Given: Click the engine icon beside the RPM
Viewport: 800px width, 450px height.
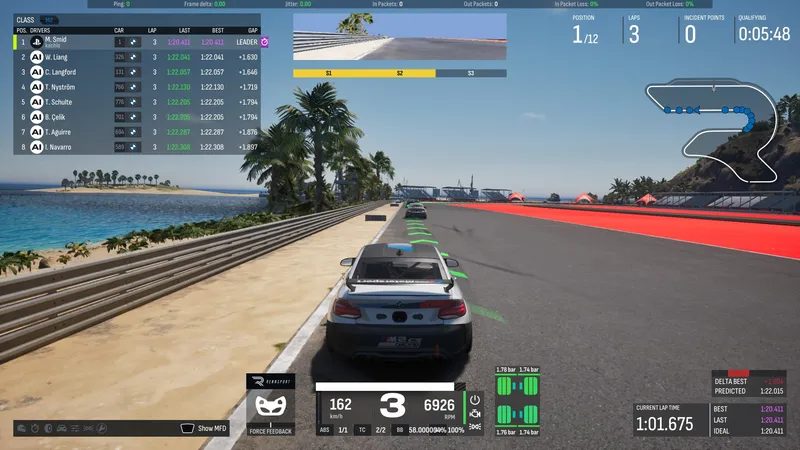Looking at the screenshot, I should [x=475, y=413].
